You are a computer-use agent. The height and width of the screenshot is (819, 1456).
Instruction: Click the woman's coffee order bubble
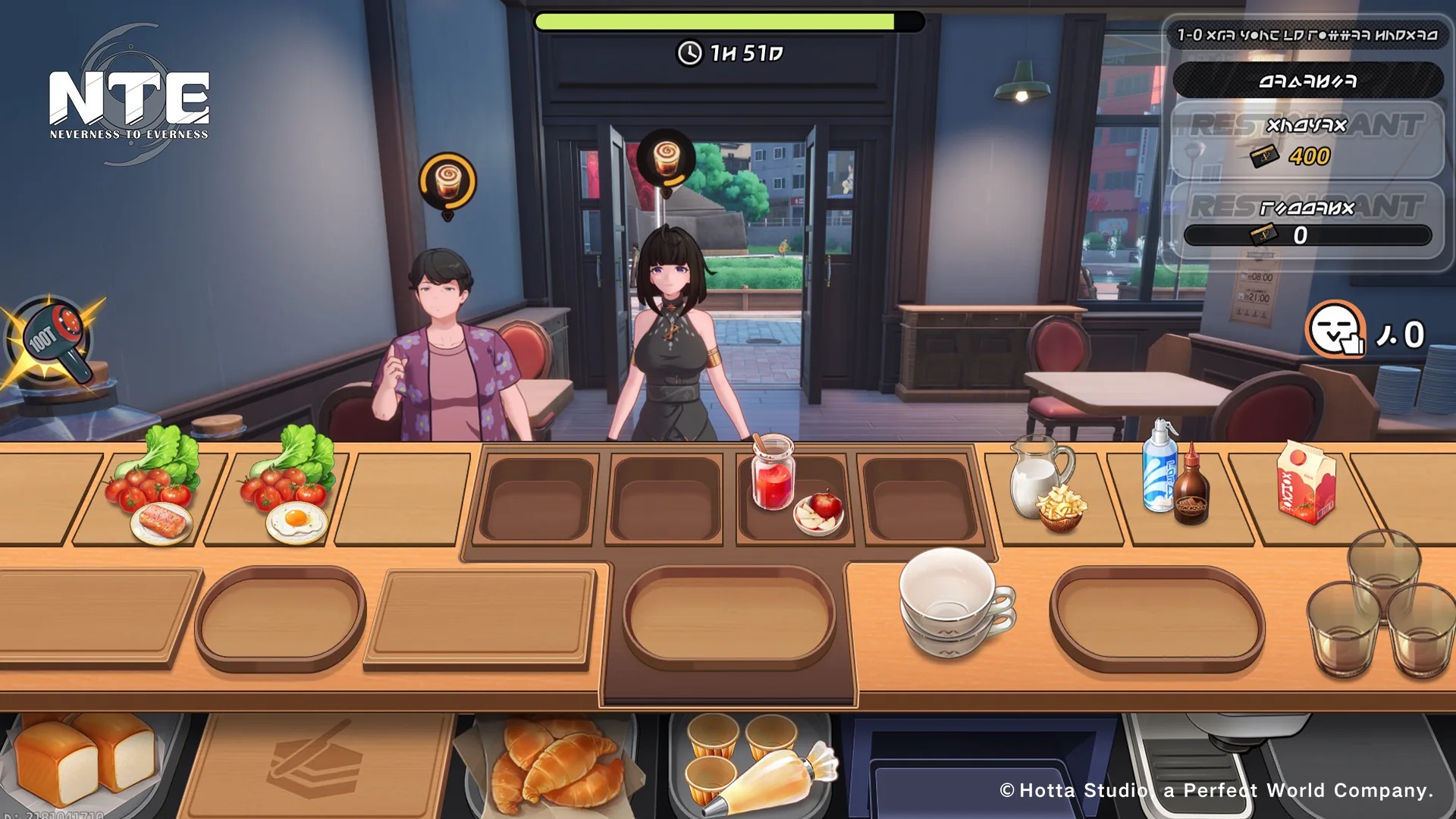tap(666, 161)
